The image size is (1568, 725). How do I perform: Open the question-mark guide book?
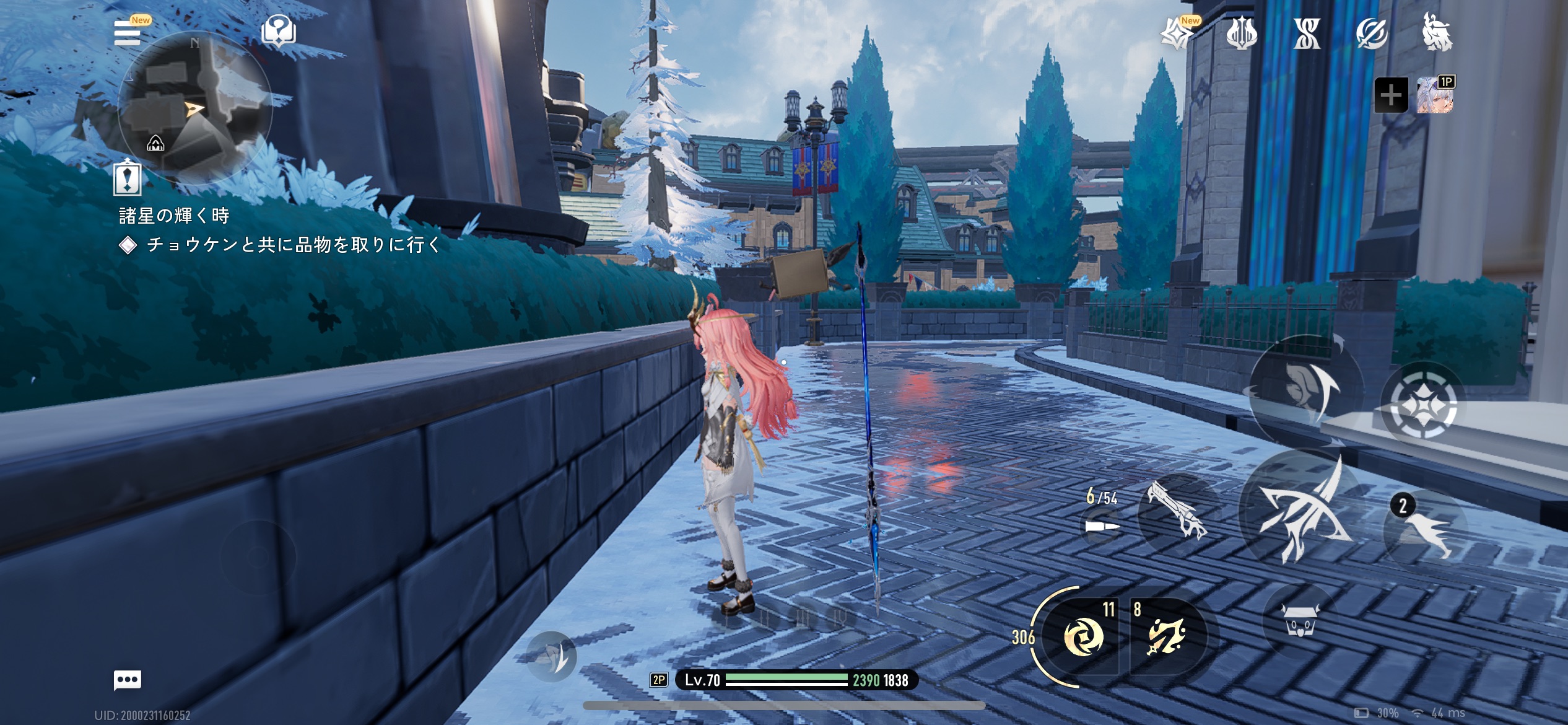279,32
